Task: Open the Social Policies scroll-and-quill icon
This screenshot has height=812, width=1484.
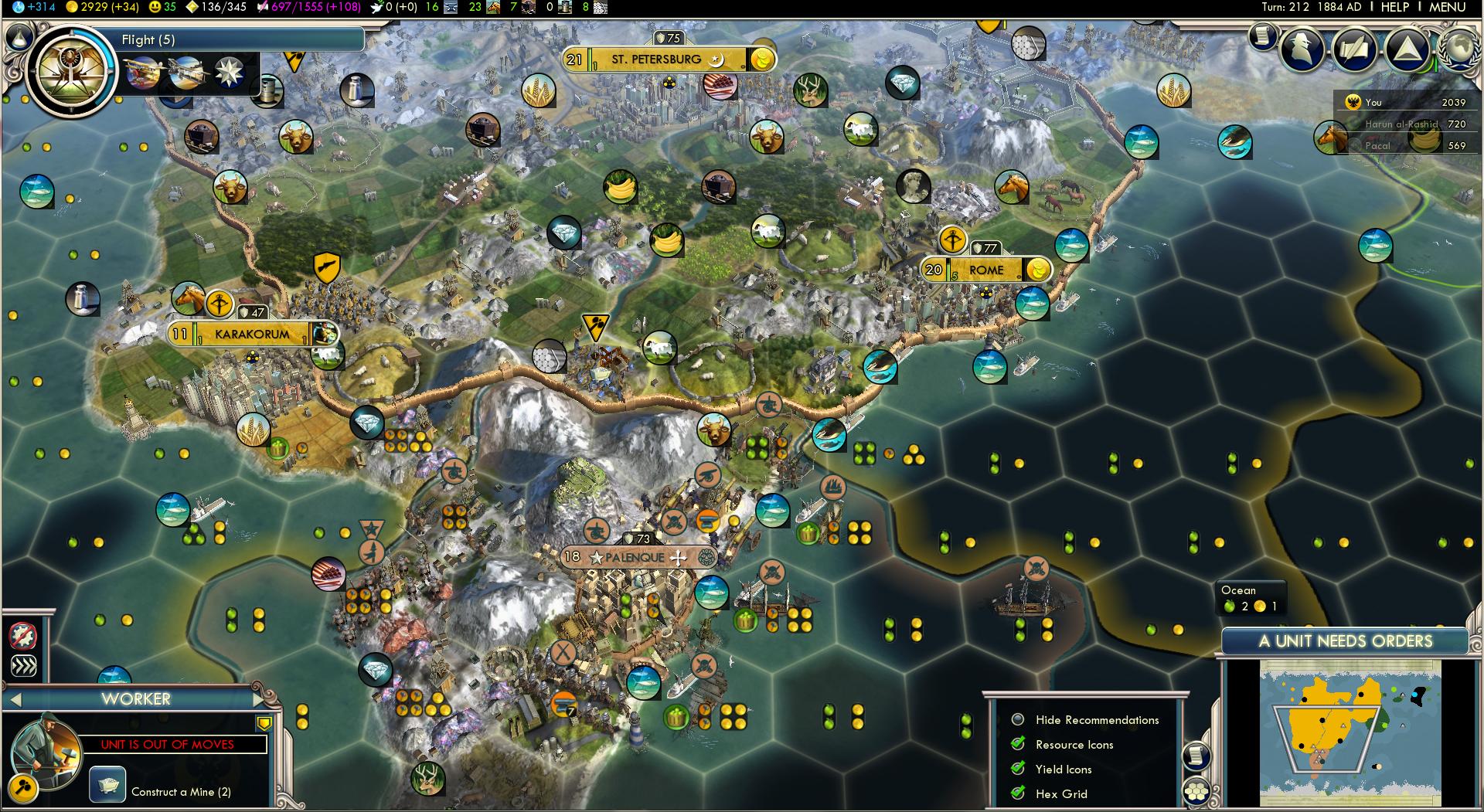Action: coord(1353,49)
